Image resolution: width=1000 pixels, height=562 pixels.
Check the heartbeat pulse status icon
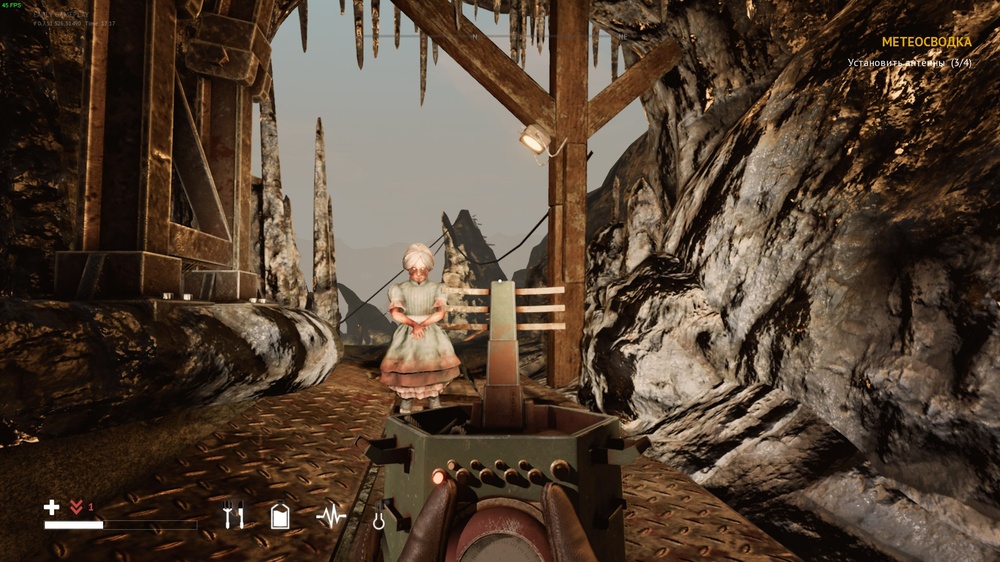tap(330, 516)
